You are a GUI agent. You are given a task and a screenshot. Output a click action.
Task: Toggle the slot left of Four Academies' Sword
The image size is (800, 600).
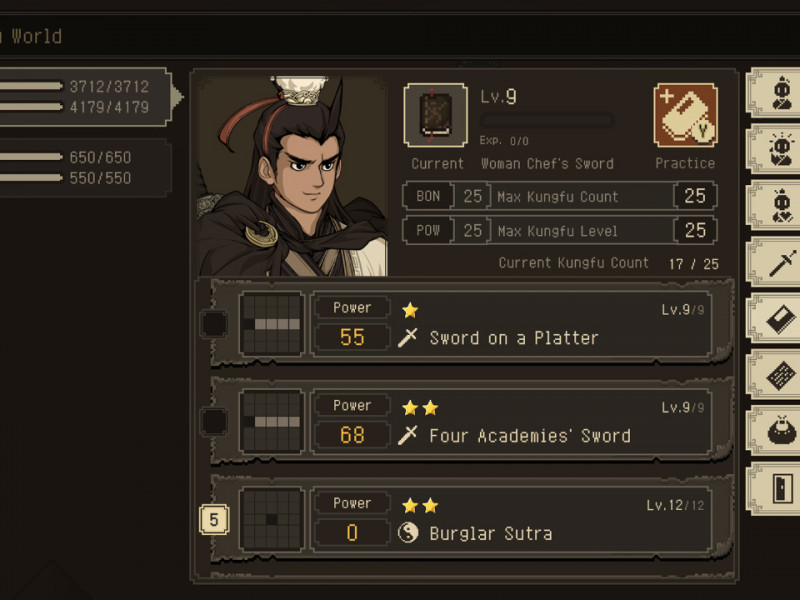[214, 422]
